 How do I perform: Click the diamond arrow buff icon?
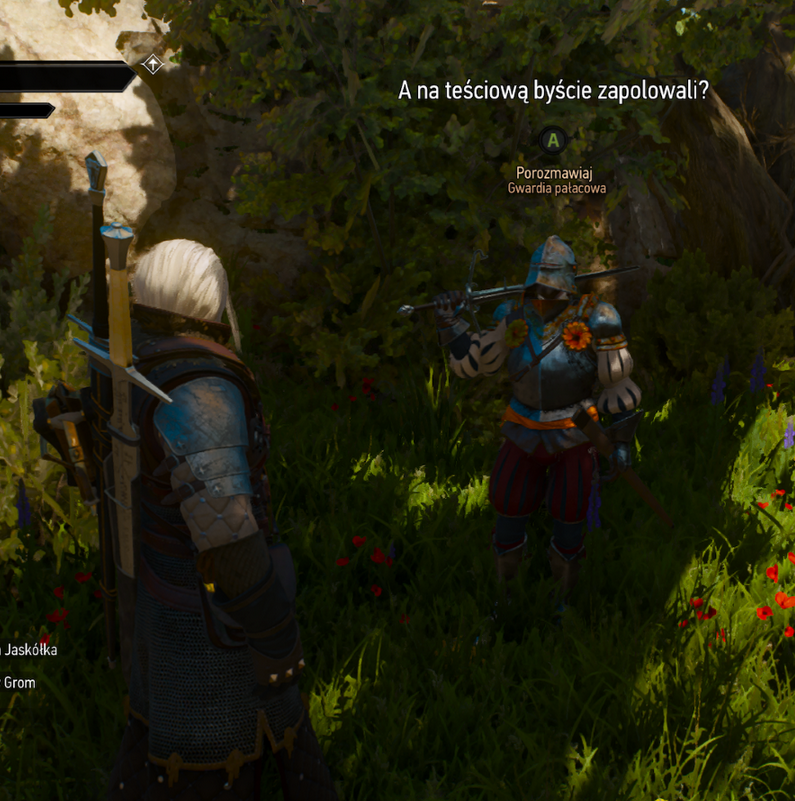pyautogui.click(x=152, y=64)
